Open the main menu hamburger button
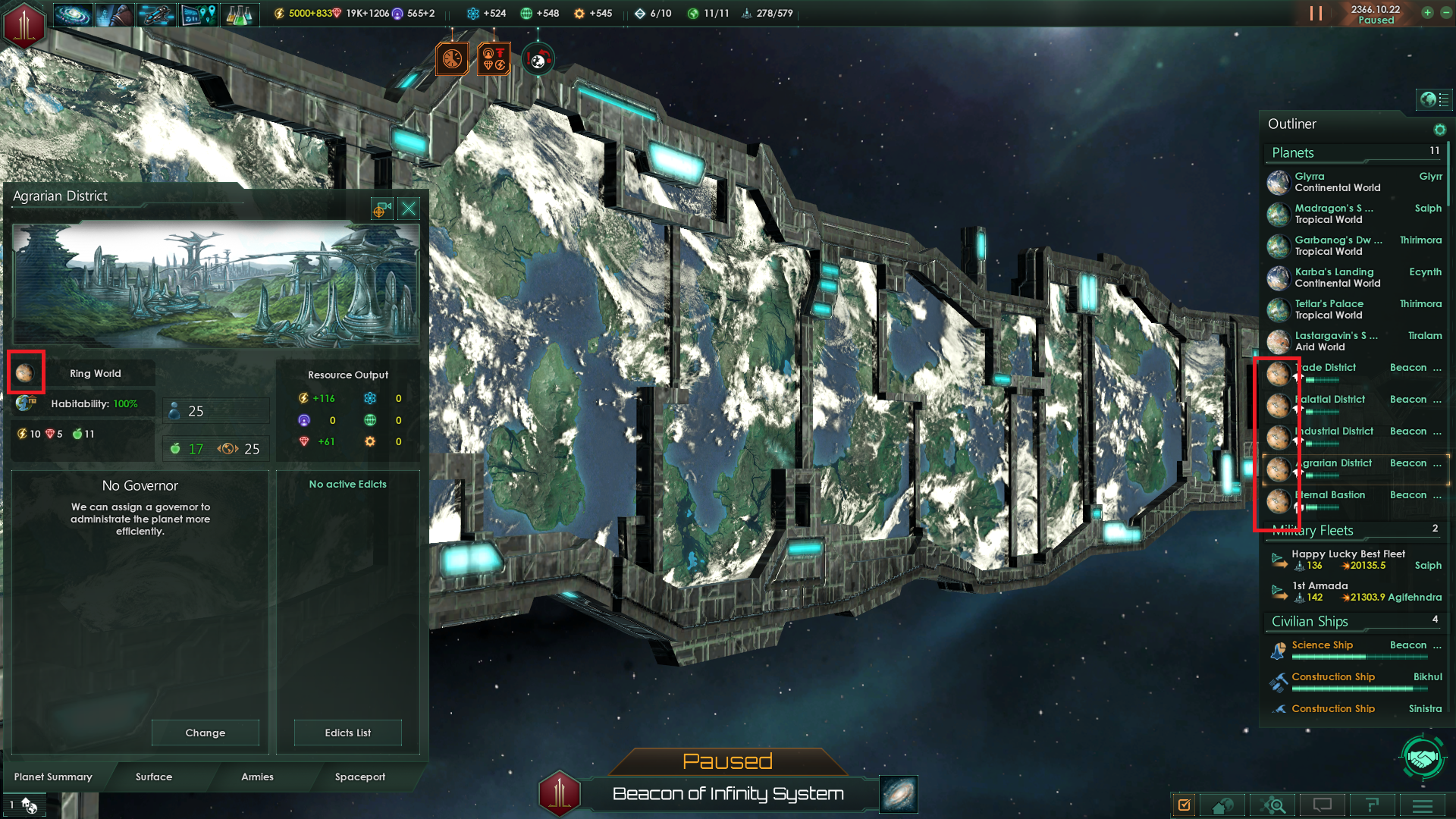Image resolution: width=1456 pixels, height=819 pixels. (1423, 805)
